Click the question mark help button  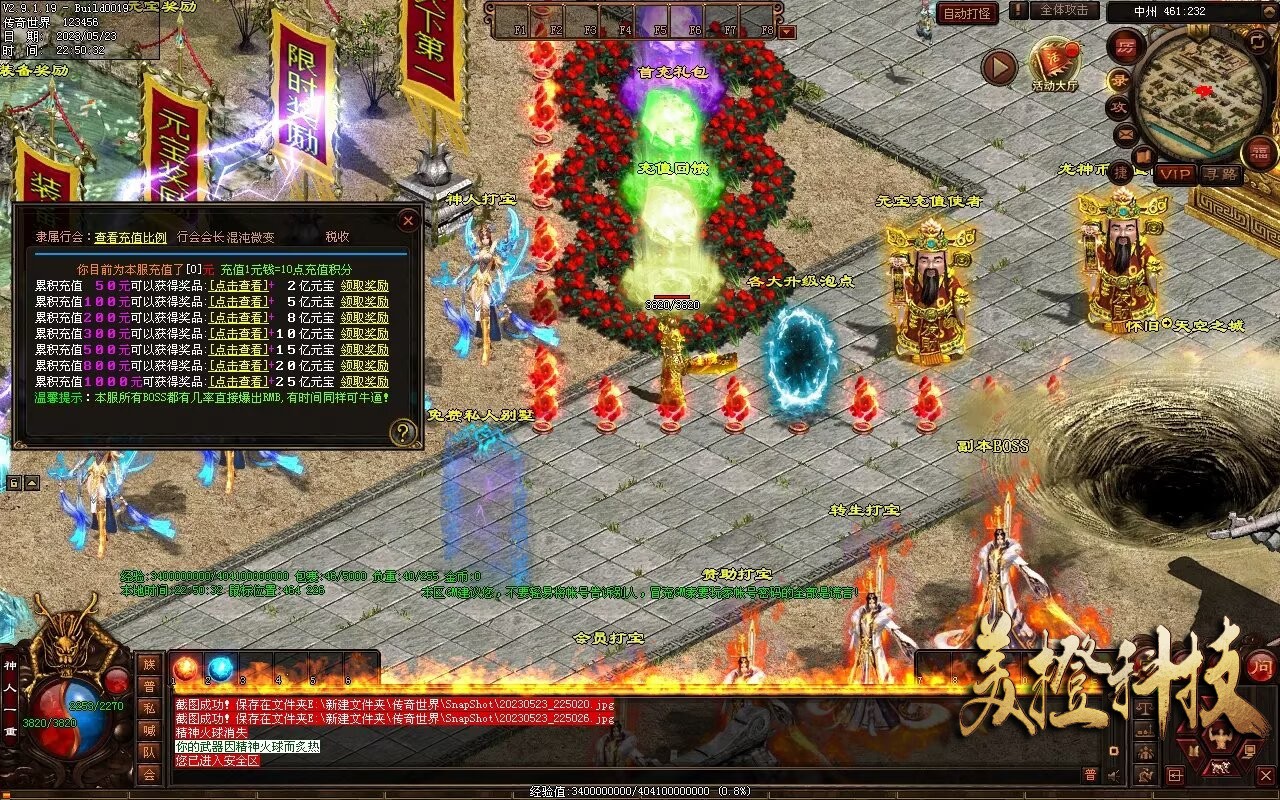pos(403,432)
